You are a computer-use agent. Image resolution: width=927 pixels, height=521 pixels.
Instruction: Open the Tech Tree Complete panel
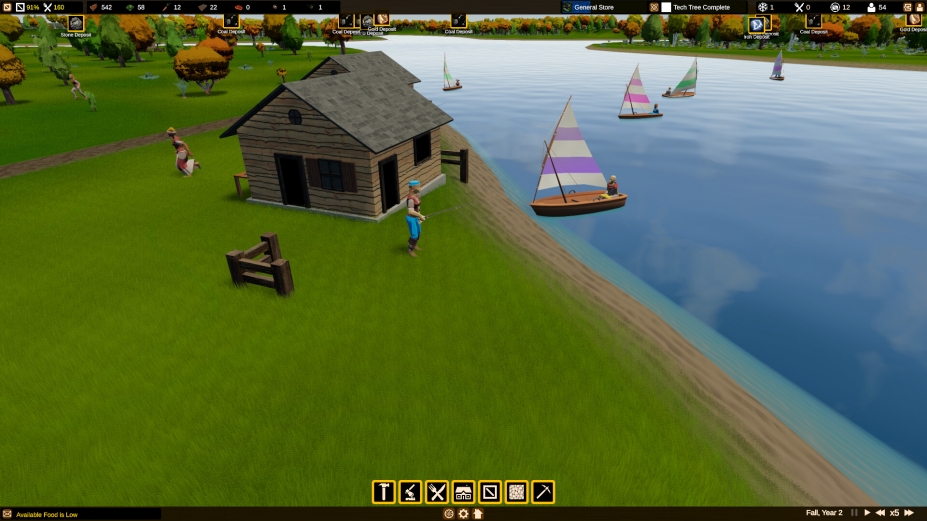(698, 7)
